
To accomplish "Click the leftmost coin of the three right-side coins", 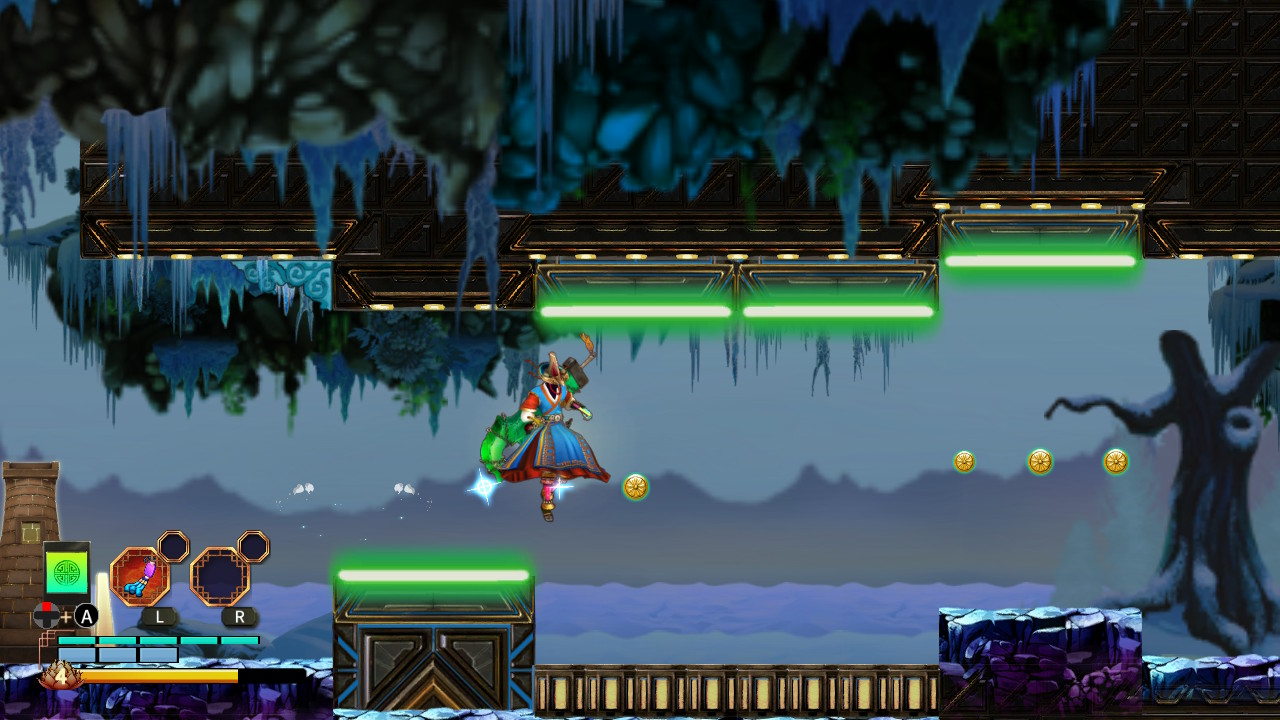I will (964, 462).
